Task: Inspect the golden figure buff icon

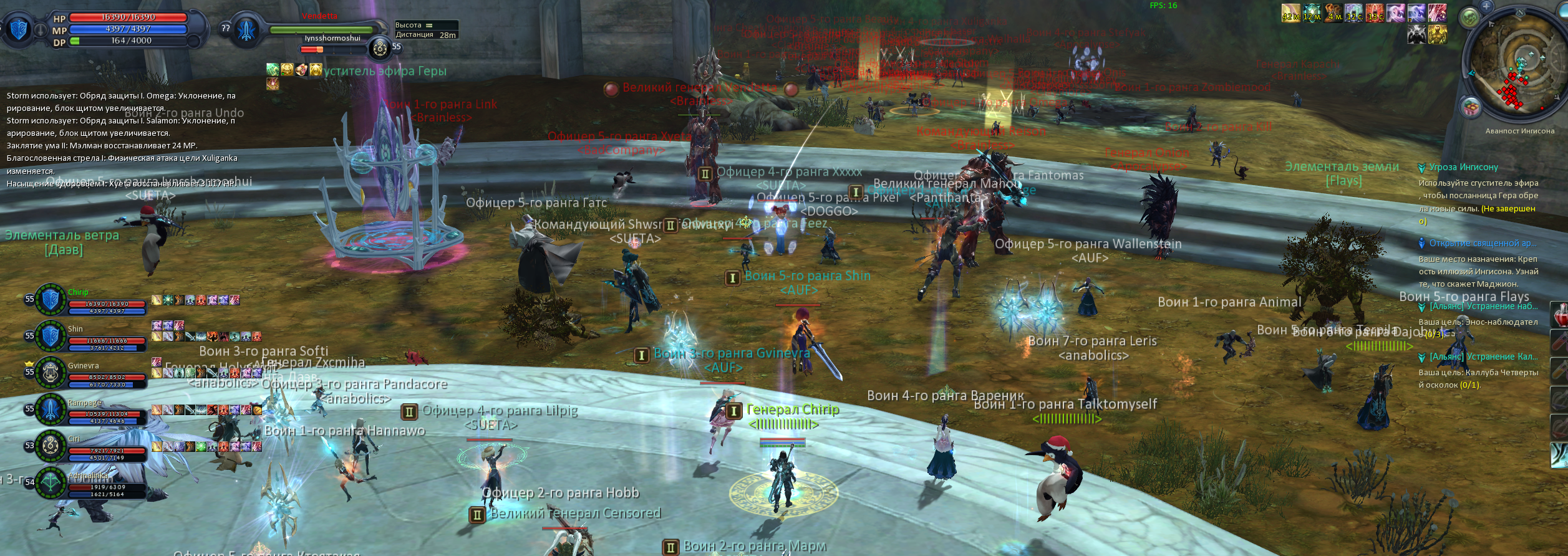Action: 1438,34
